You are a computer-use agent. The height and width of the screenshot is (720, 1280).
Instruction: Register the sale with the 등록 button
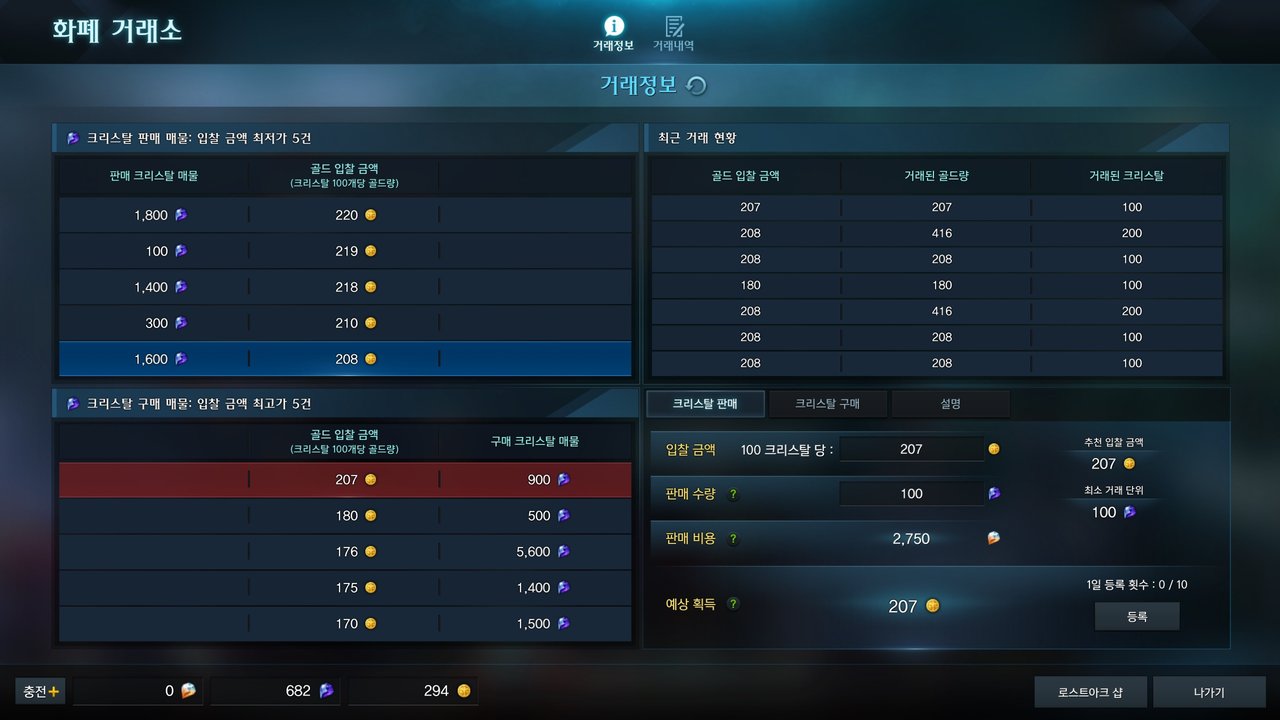coord(1137,617)
